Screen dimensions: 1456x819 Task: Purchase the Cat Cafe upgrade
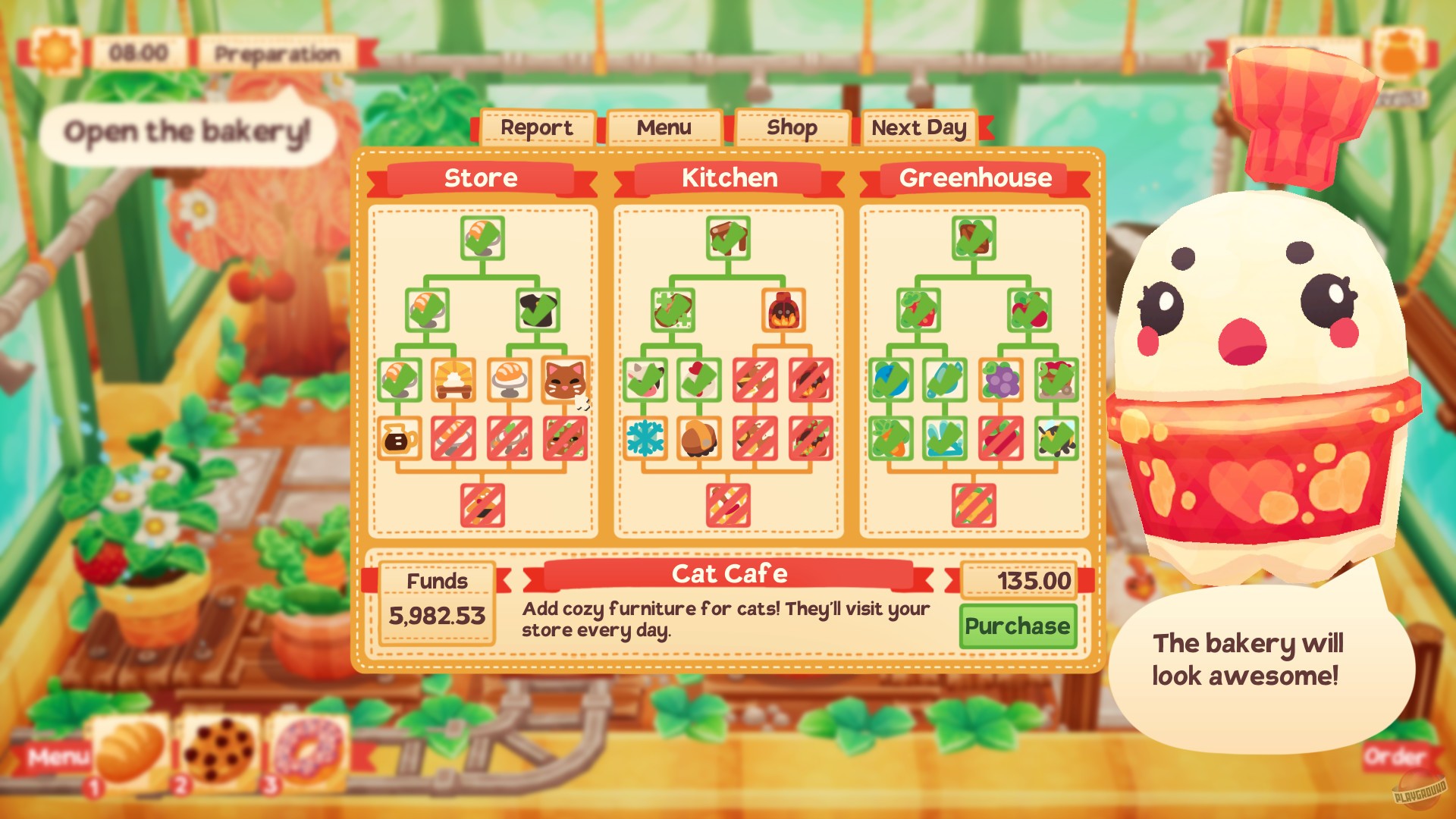pos(1018,627)
